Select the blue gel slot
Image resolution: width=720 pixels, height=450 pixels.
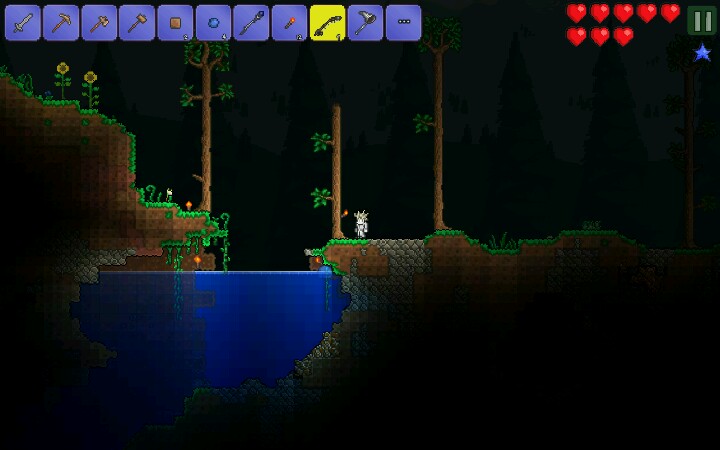point(213,22)
